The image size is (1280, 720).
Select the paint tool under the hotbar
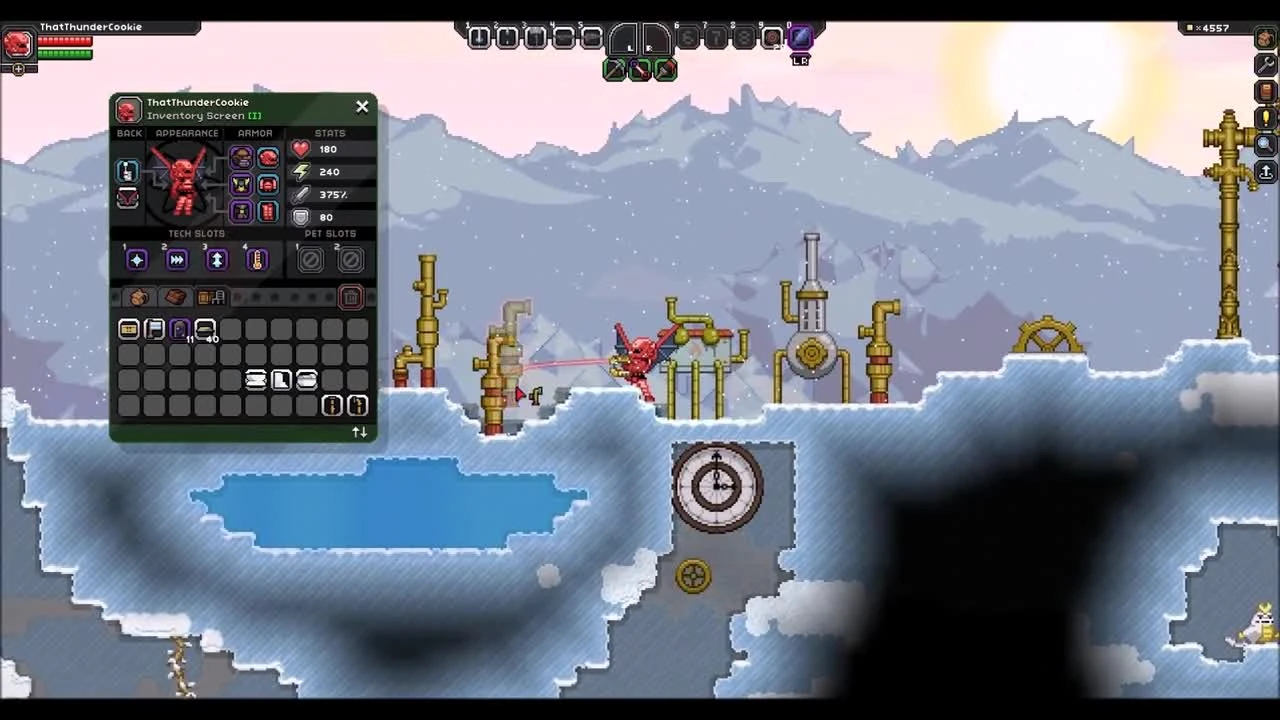click(x=666, y=69)
